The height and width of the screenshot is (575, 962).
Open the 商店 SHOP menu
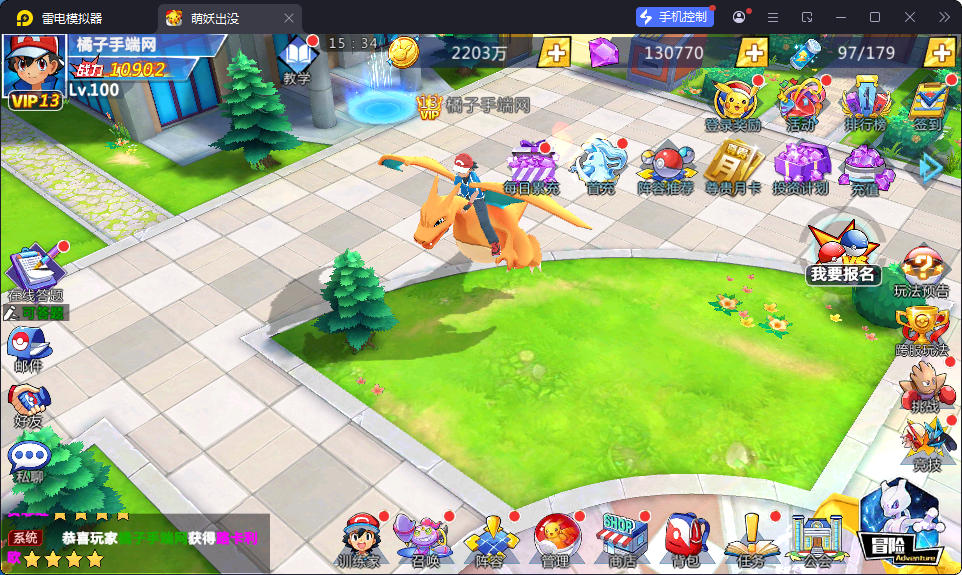622,540
